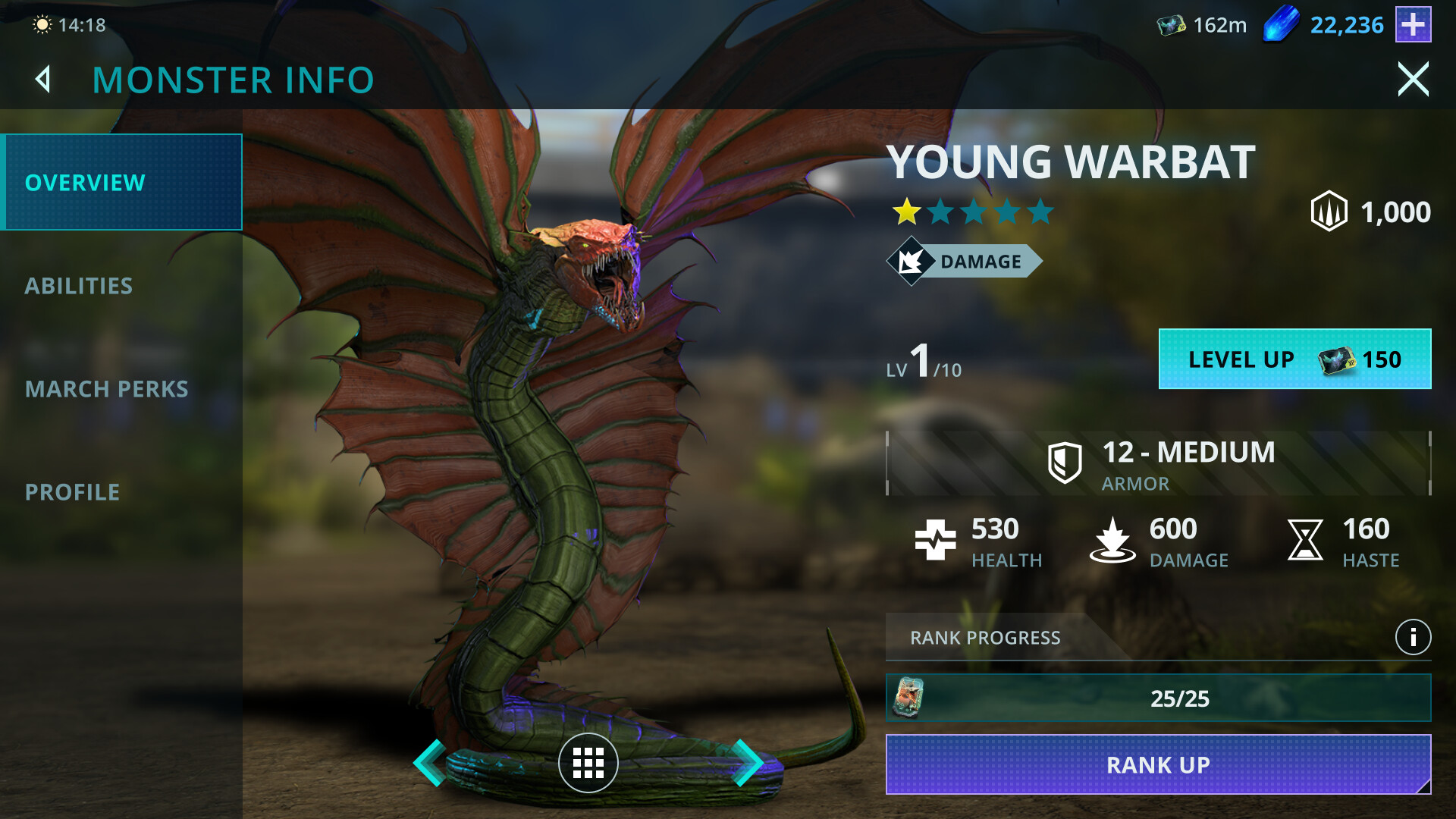This screenshot has height=819, width=1456.
Task: Click the Damage role tag
Action: [x=965, y=262]
